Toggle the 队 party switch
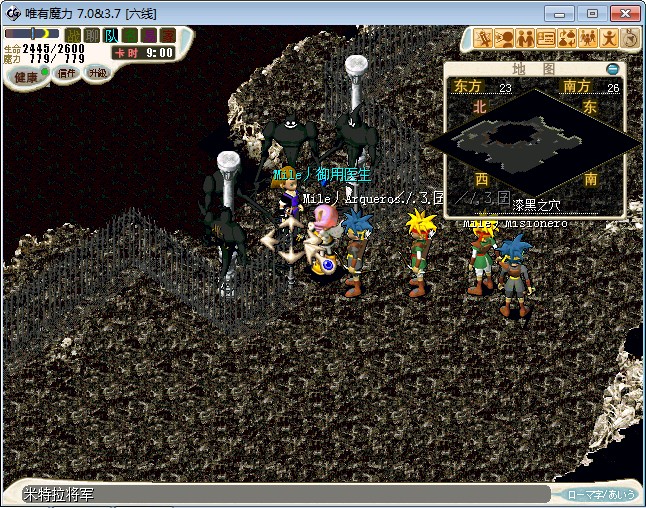The height and width of the screenshot is (508, 646). pos(110,35)
